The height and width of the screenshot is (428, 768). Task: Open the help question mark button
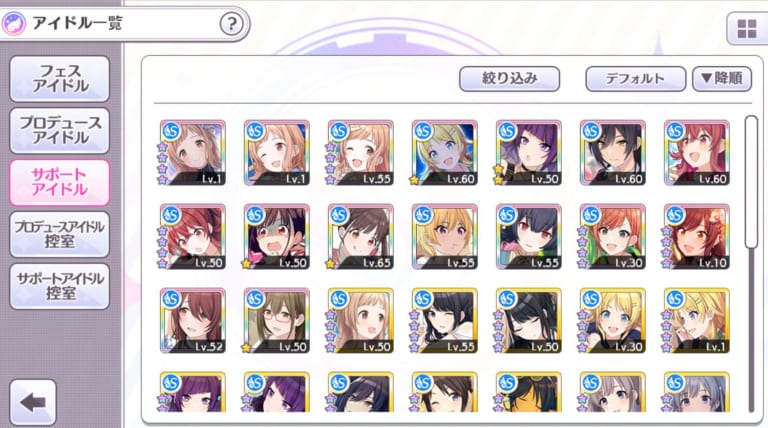(x=232, y=23)
